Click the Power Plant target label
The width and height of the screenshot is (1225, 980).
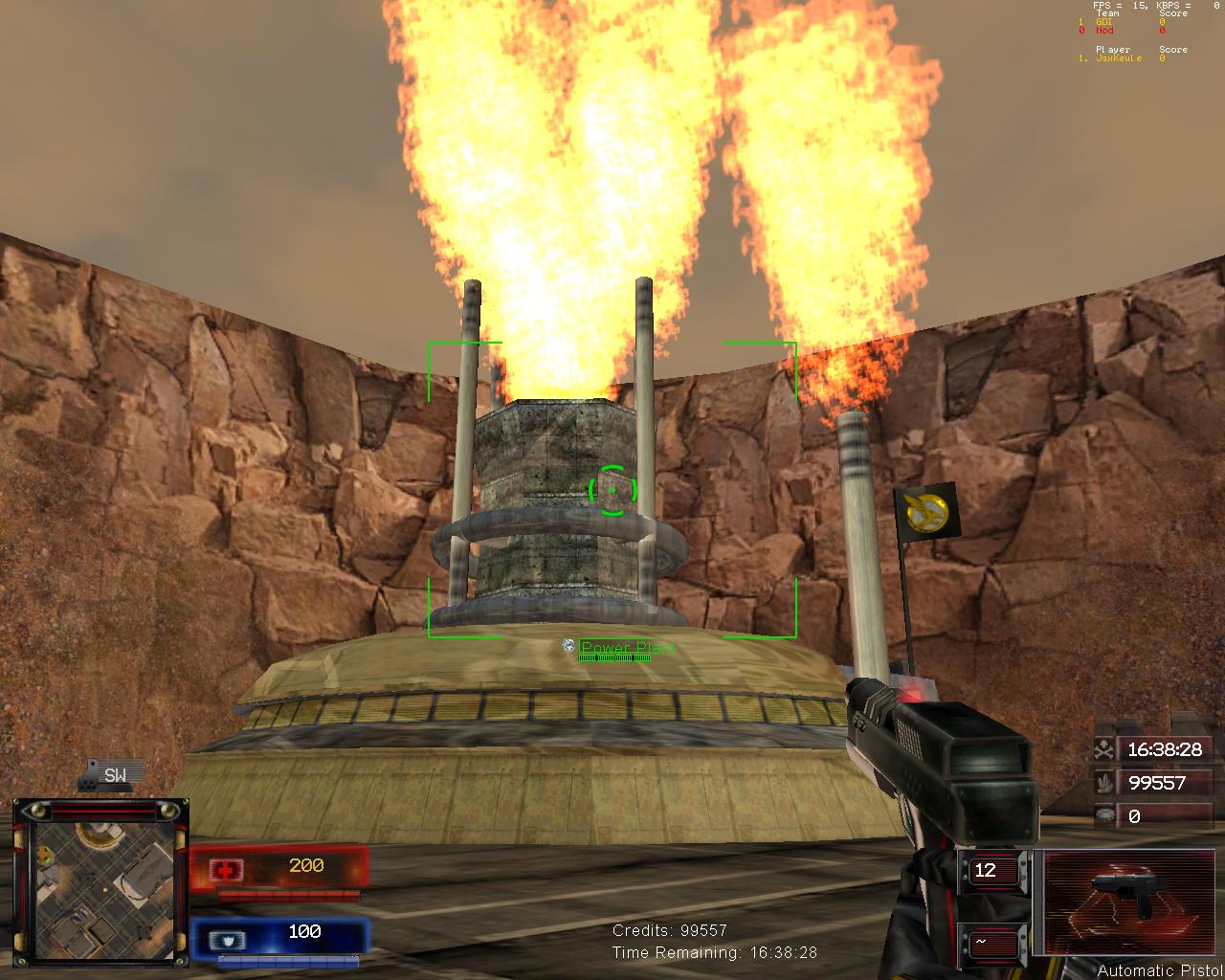[626, 649]
